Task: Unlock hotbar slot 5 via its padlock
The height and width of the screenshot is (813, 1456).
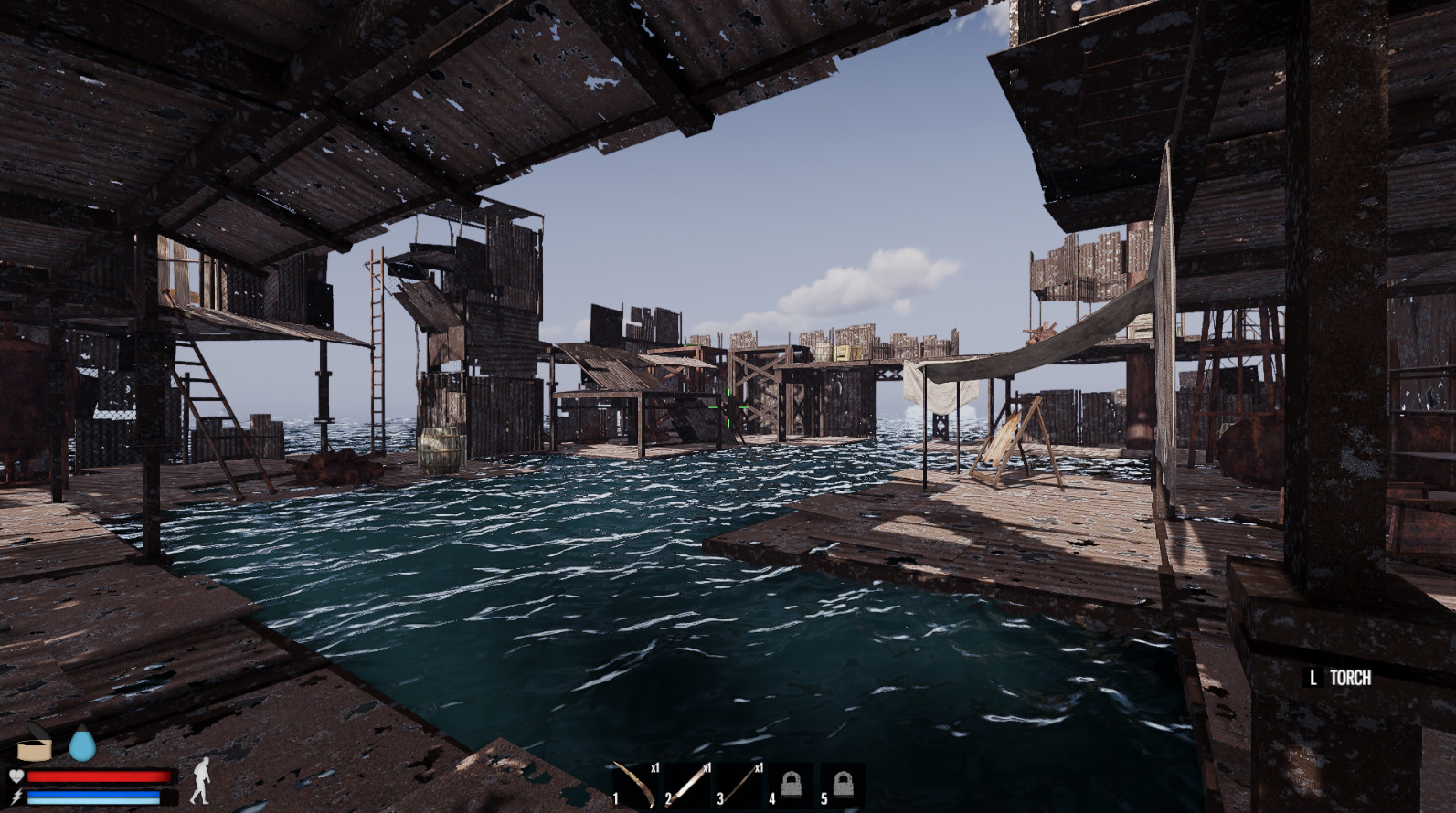Action: 845,786
